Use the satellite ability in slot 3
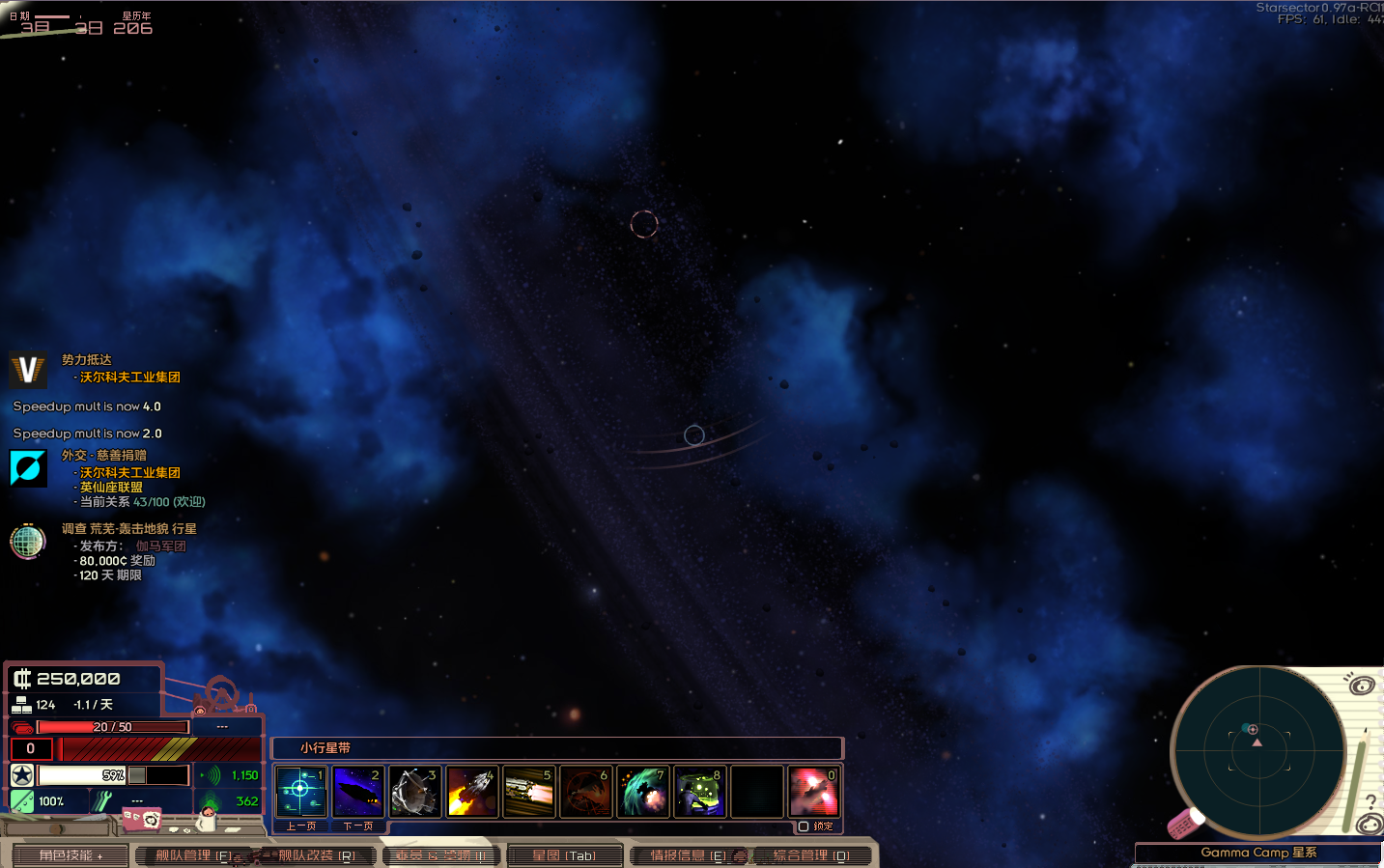 click(414, 792)
